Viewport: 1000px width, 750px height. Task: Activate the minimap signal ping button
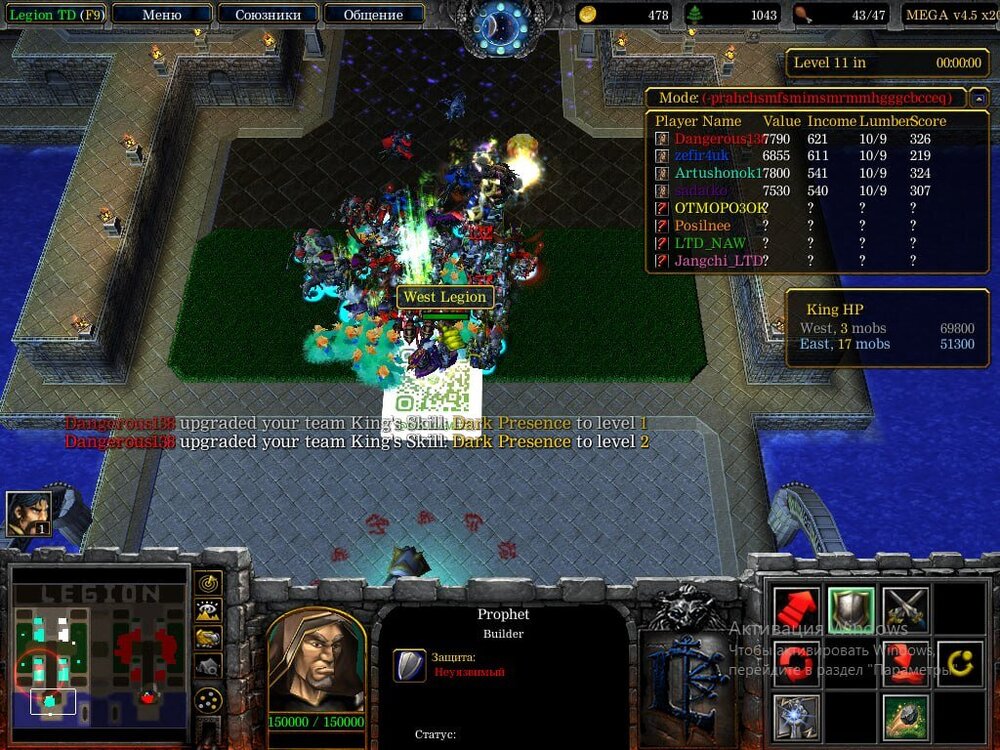point(208,582)
